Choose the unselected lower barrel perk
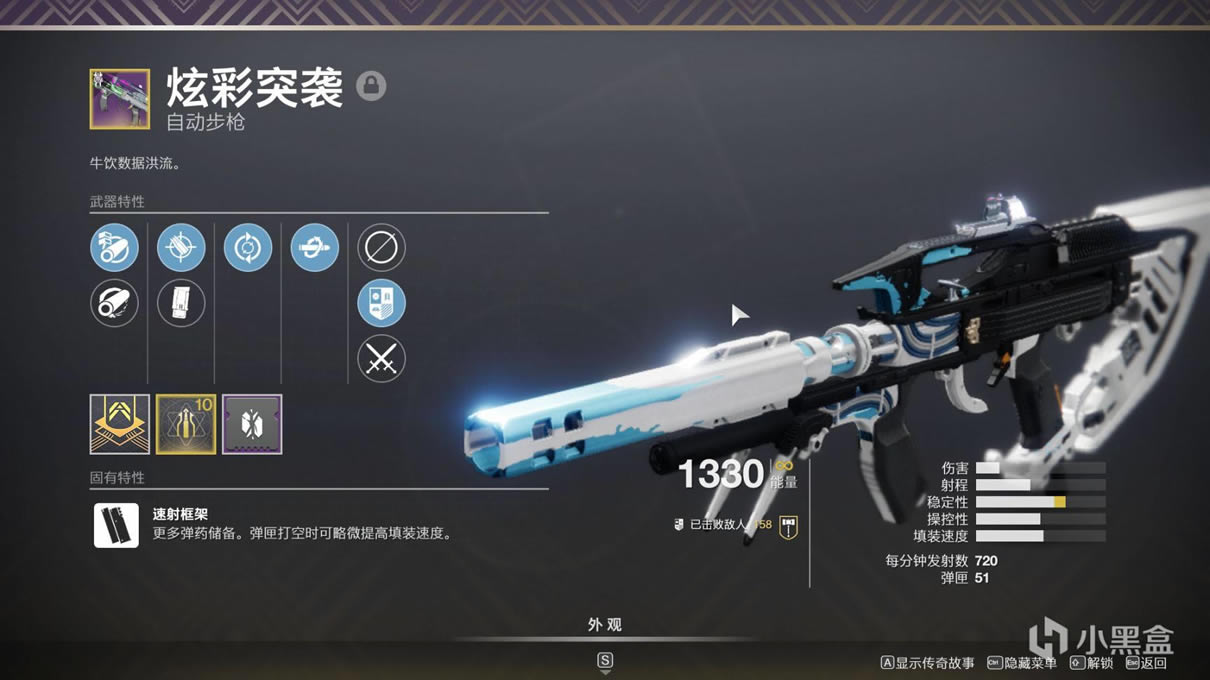This screenshot has height=680, width=1210. 114,303
